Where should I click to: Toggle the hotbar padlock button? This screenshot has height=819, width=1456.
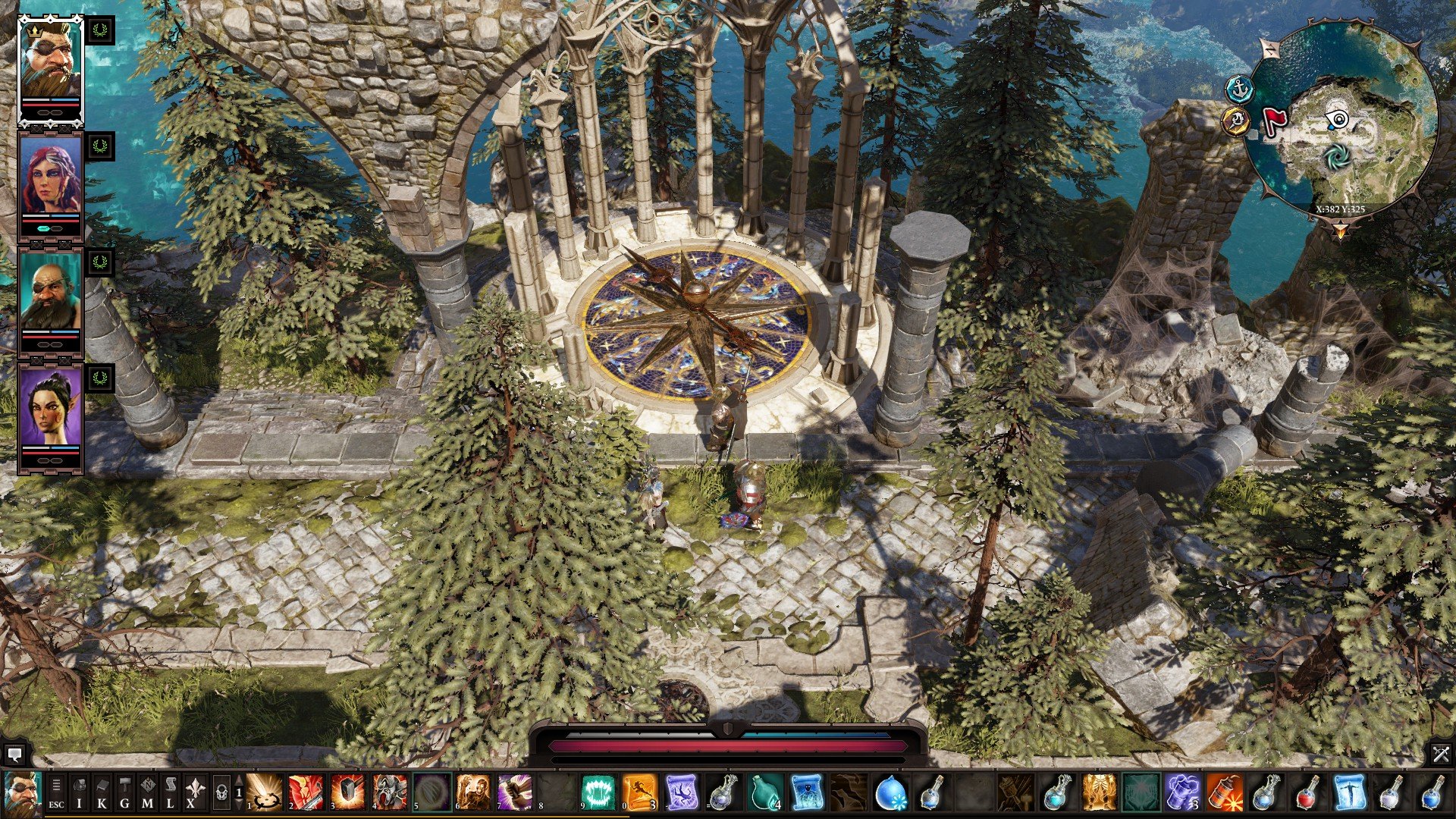(221, 793)
